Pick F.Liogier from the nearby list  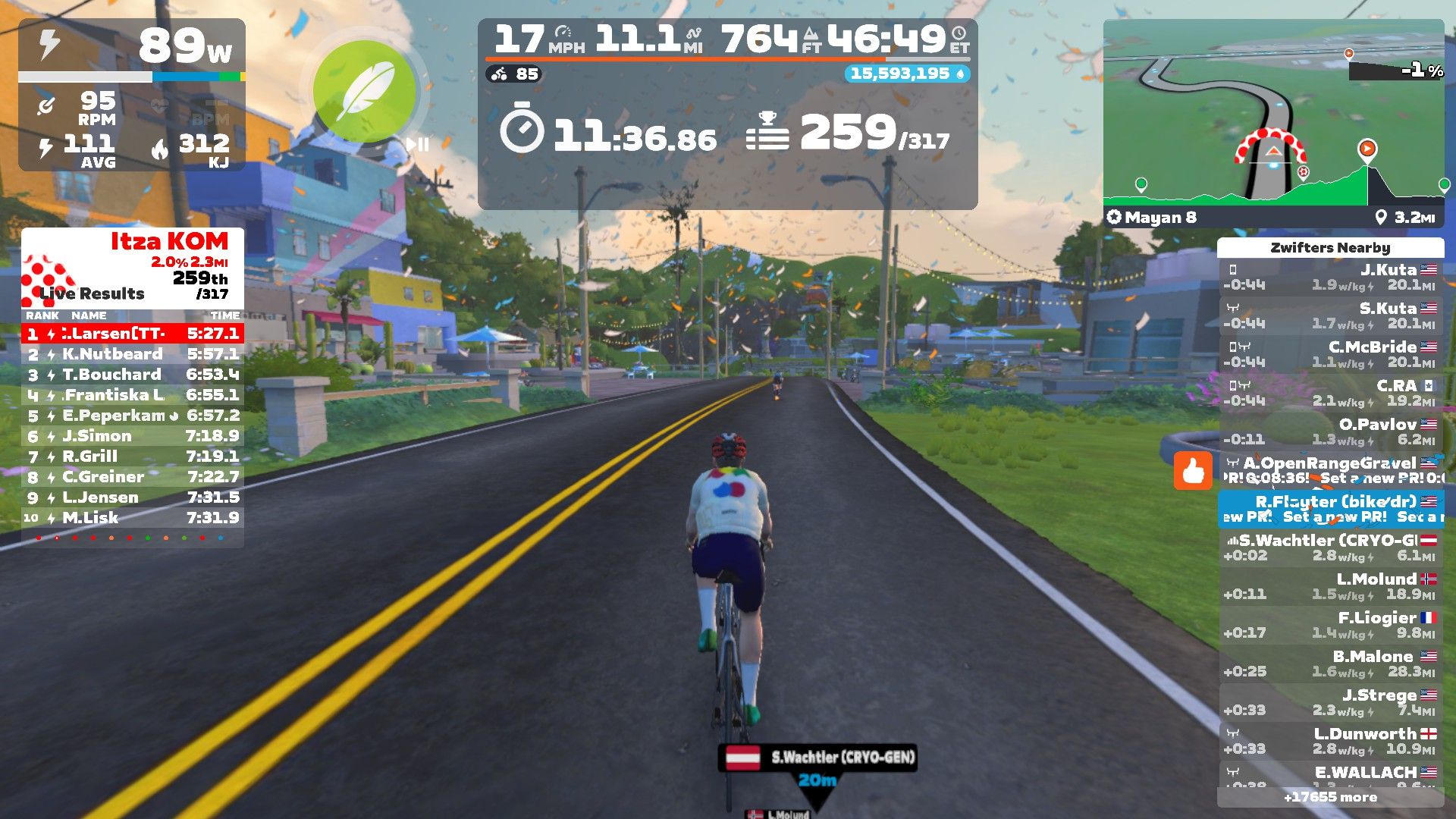click(1331, 626)
